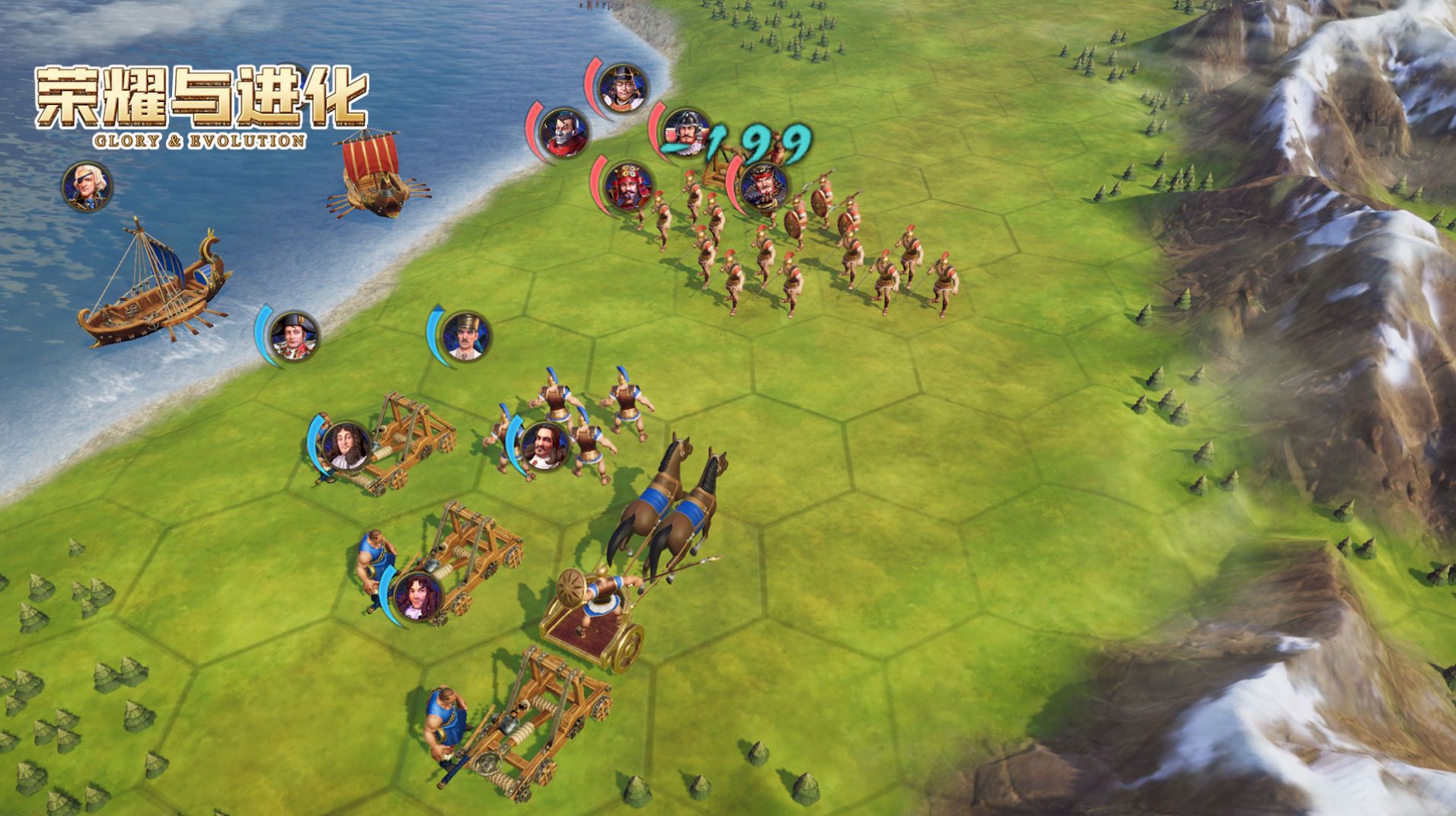Target the gray-bearded enemy commander in red robe
The image size is (1456, 816).
(564, 132)
